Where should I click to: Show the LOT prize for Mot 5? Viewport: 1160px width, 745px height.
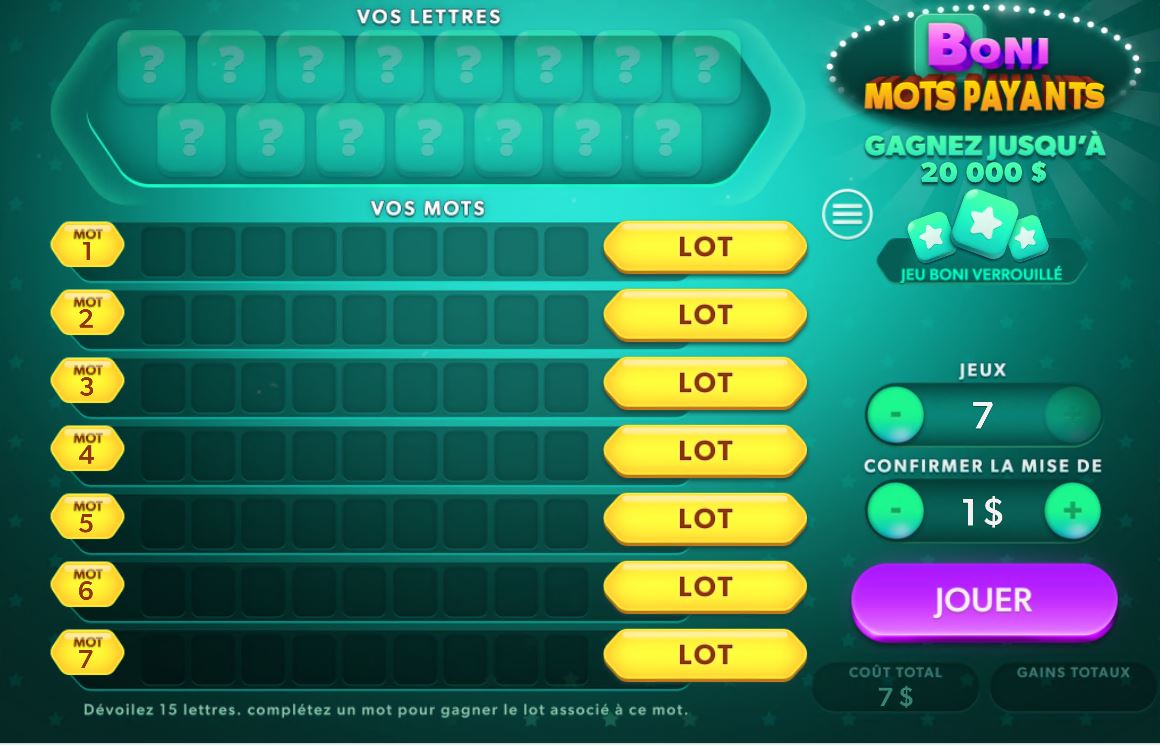click(705, 519)
